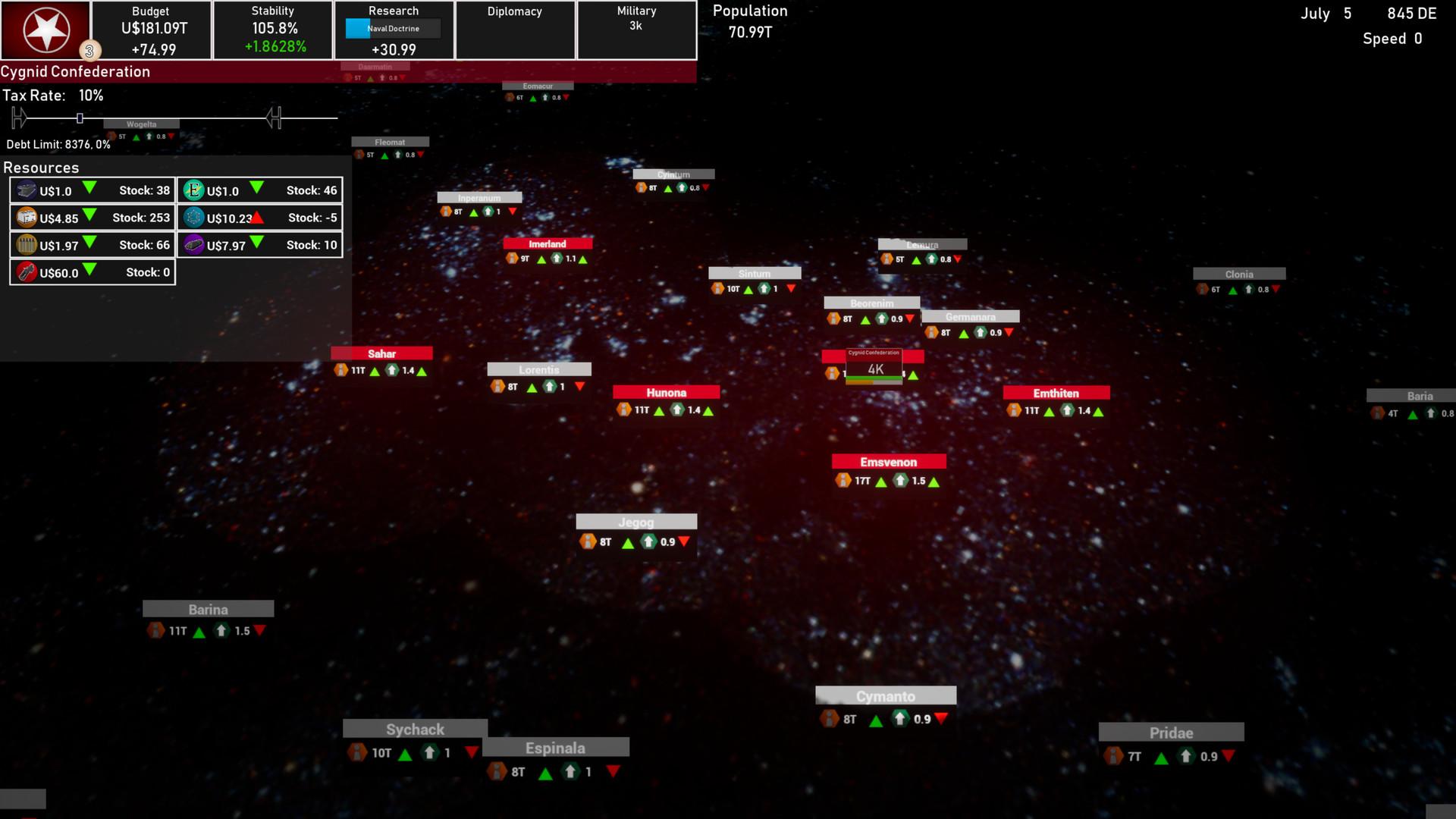The width and height of the screenshot is (1456, 819).
Task: Open the Research panel showing Naval Doctrine
Action: click(x=394, y=30)
